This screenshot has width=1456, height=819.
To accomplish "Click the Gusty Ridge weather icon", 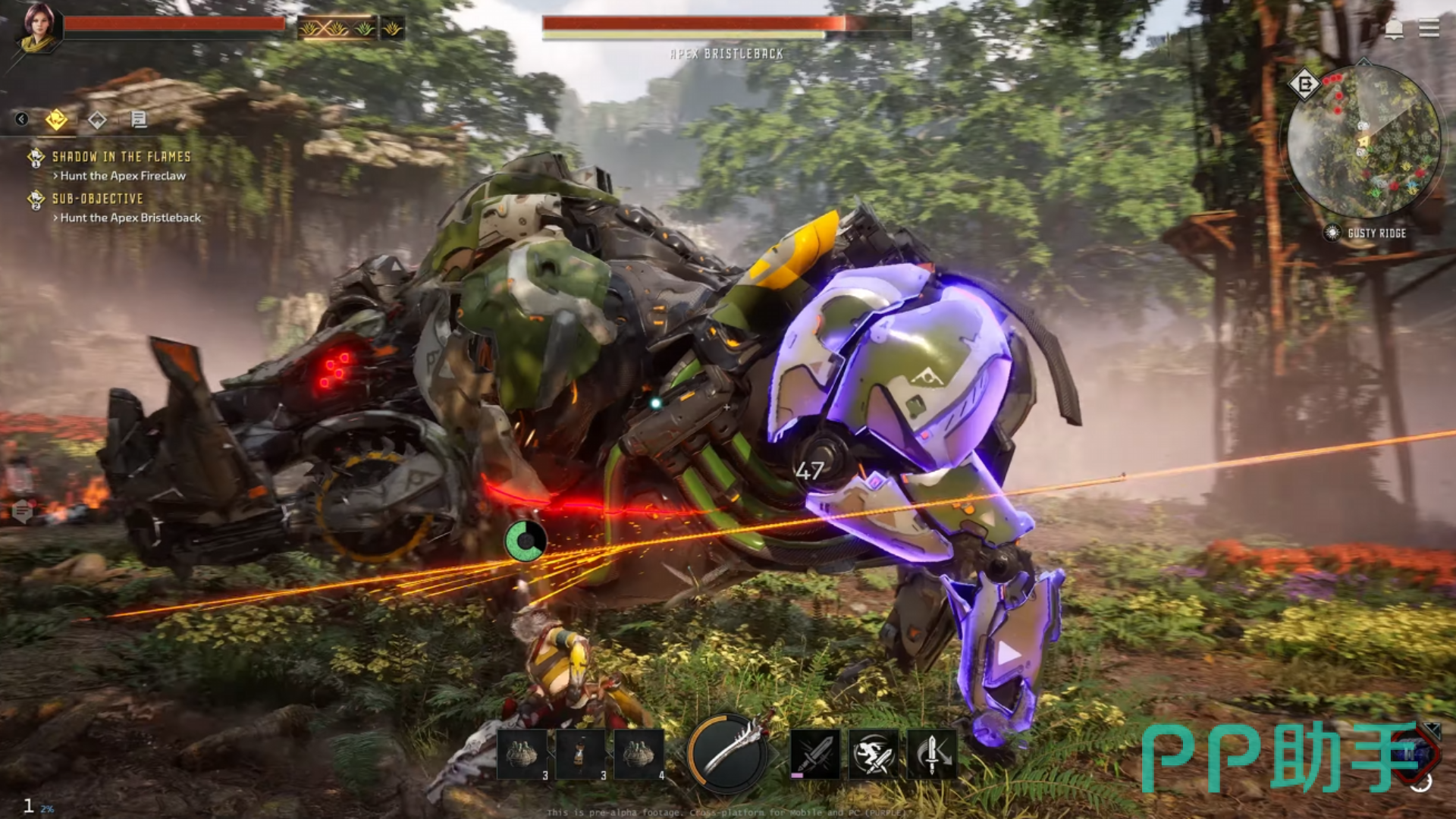I will (1332, 233).
